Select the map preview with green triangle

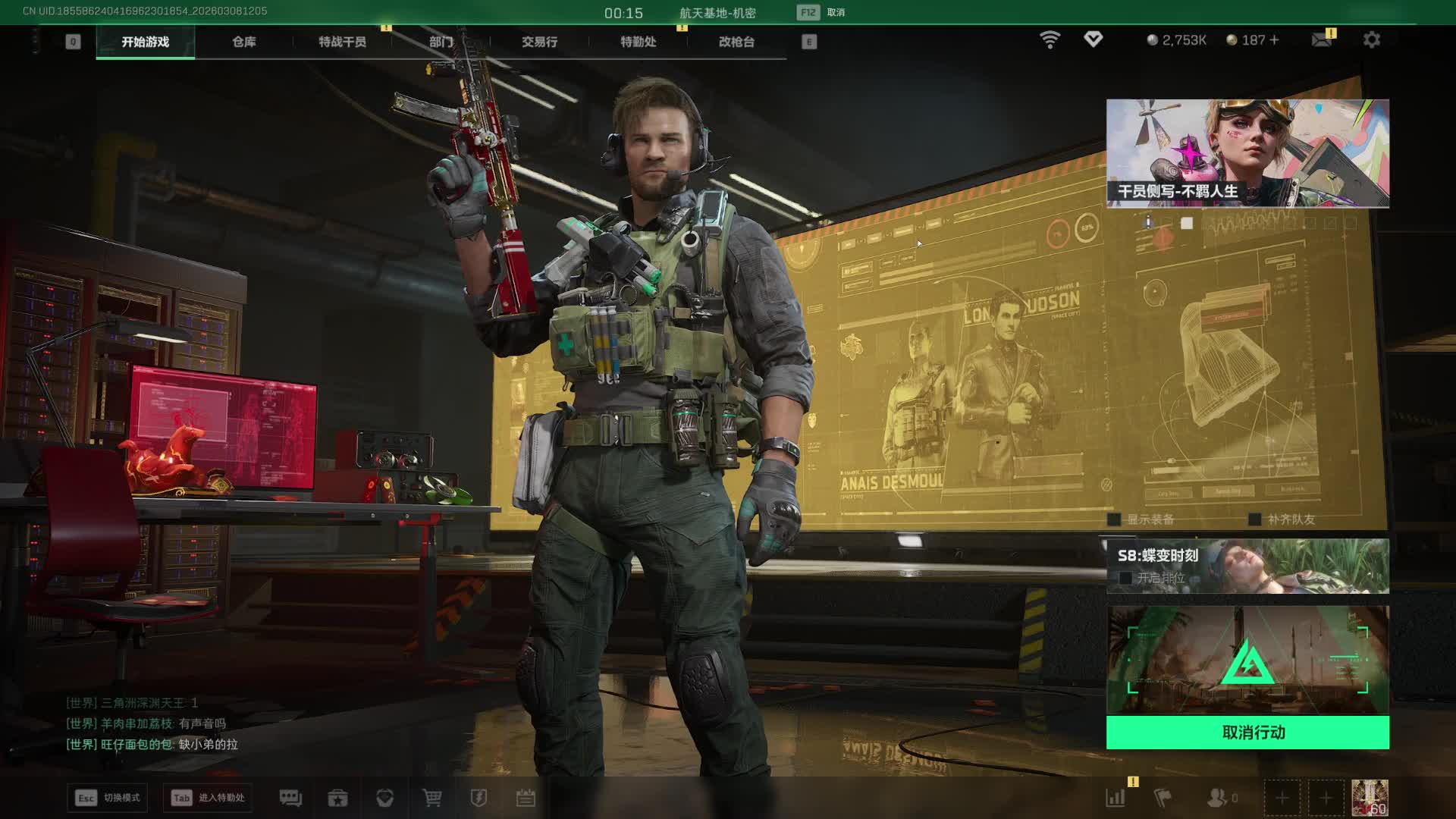[1247, 660]
